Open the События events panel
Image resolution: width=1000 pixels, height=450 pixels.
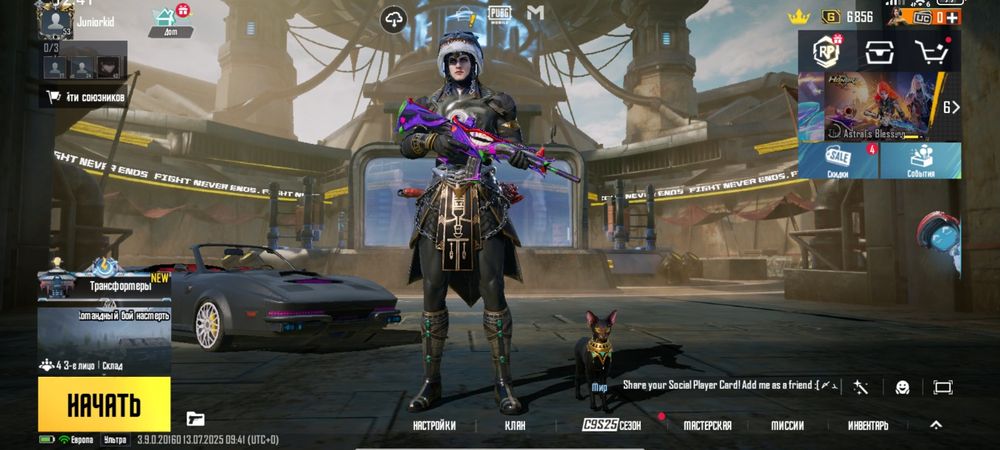920,161
